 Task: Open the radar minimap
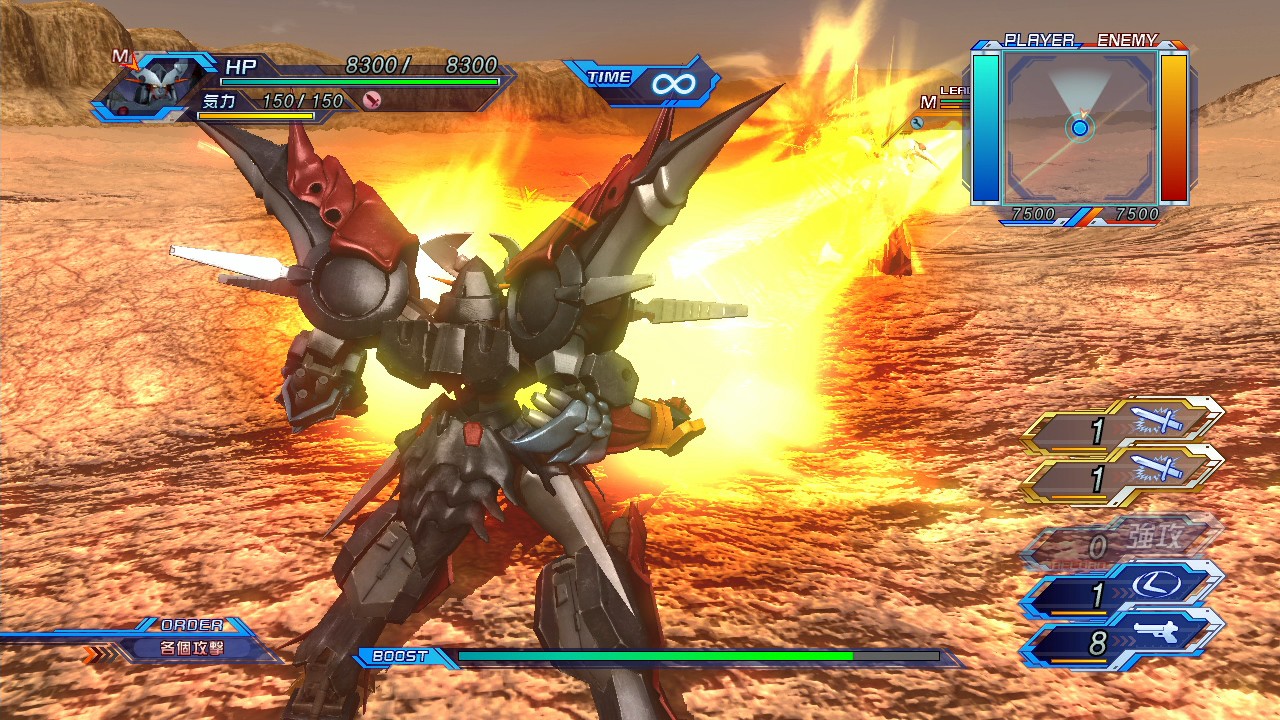click(x=1080, y=127)
